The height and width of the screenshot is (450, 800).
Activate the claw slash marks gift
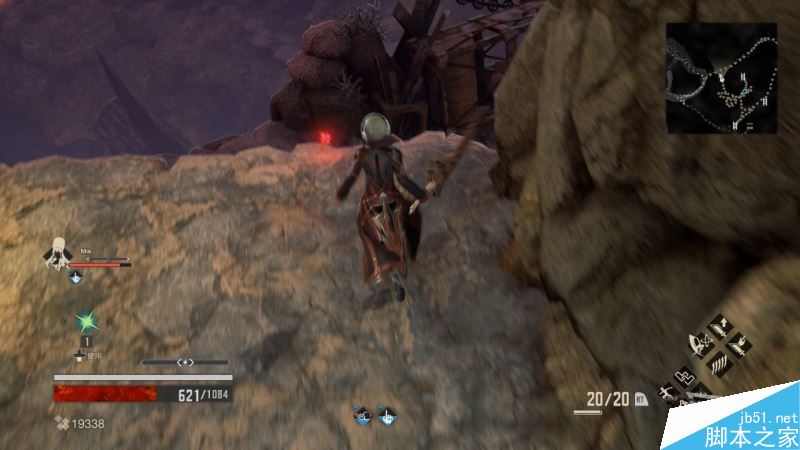(718, 365)
